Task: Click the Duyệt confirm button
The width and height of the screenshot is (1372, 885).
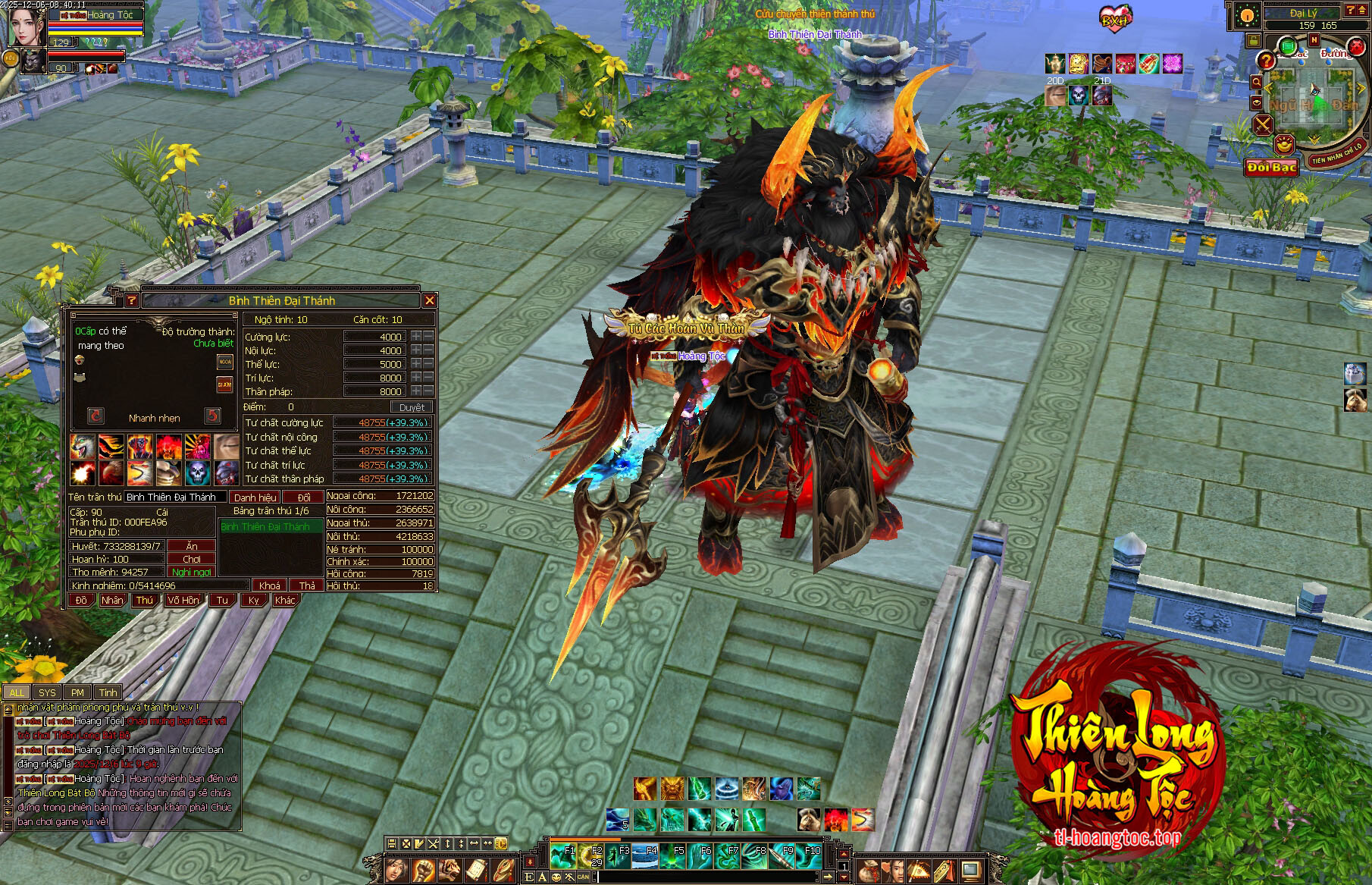Action: click(x=412, y=407)
